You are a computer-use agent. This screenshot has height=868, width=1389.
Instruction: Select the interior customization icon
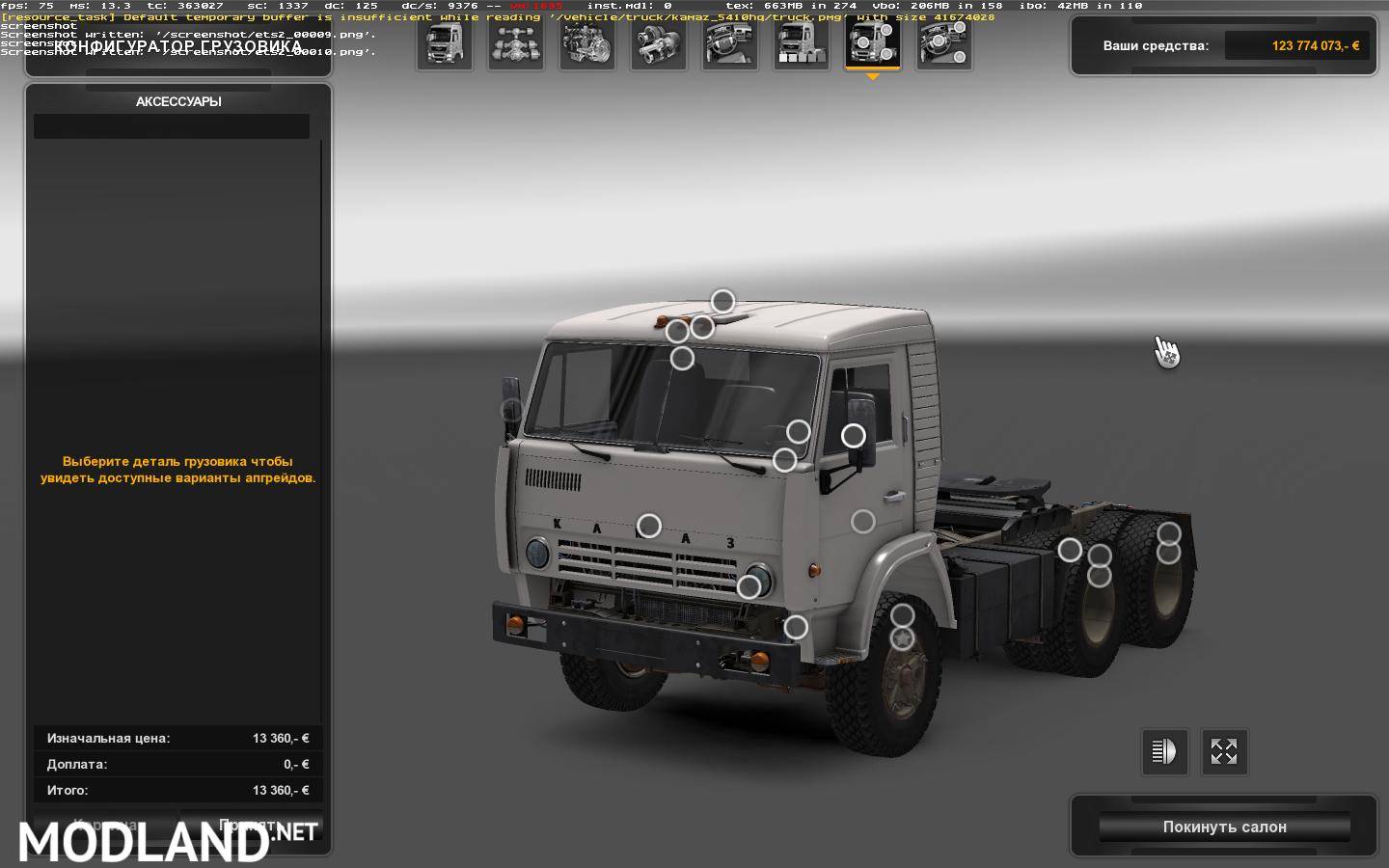tap(730, 43)
